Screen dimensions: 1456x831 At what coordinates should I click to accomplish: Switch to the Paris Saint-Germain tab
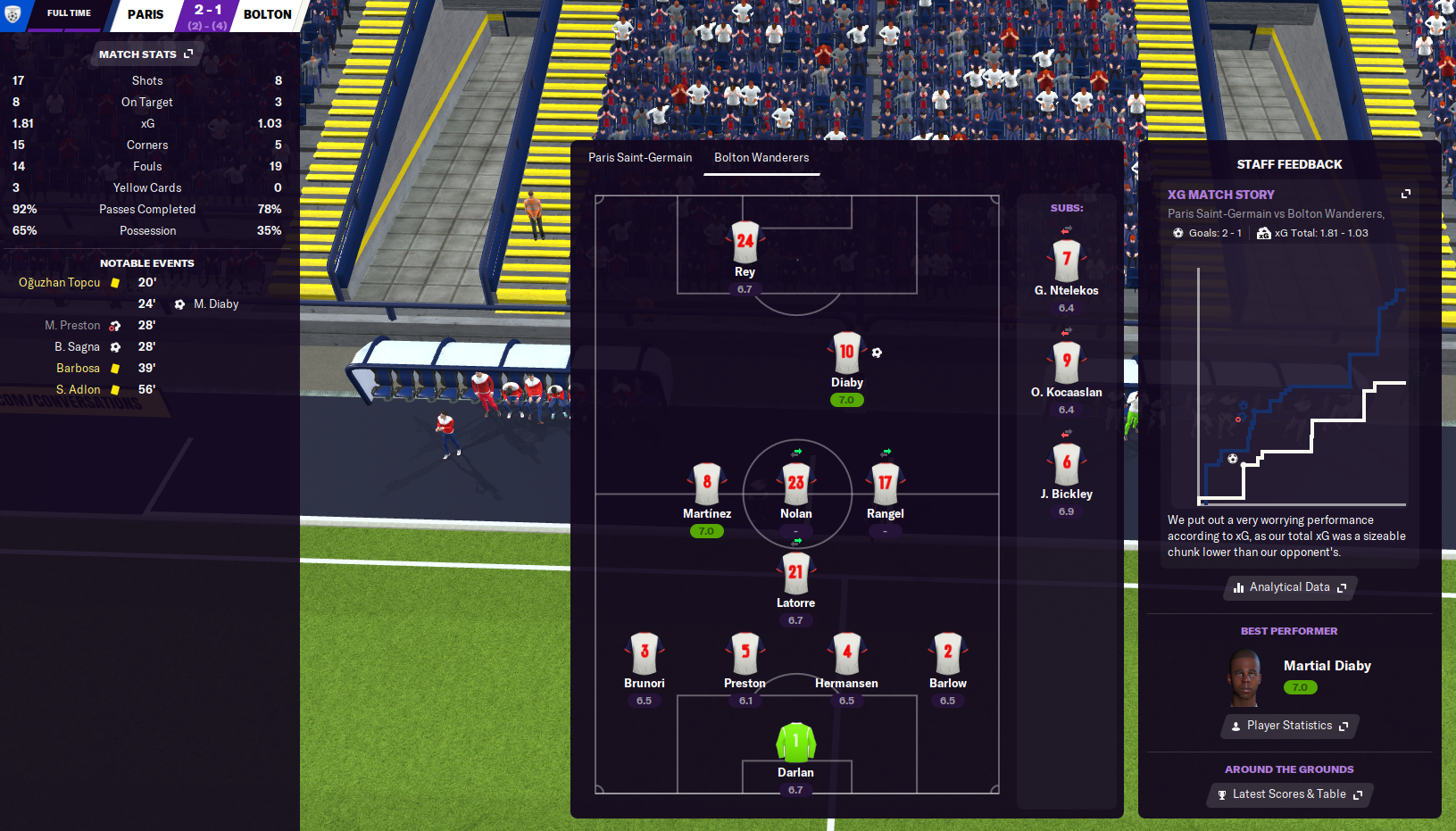click(x=639, y=158)
